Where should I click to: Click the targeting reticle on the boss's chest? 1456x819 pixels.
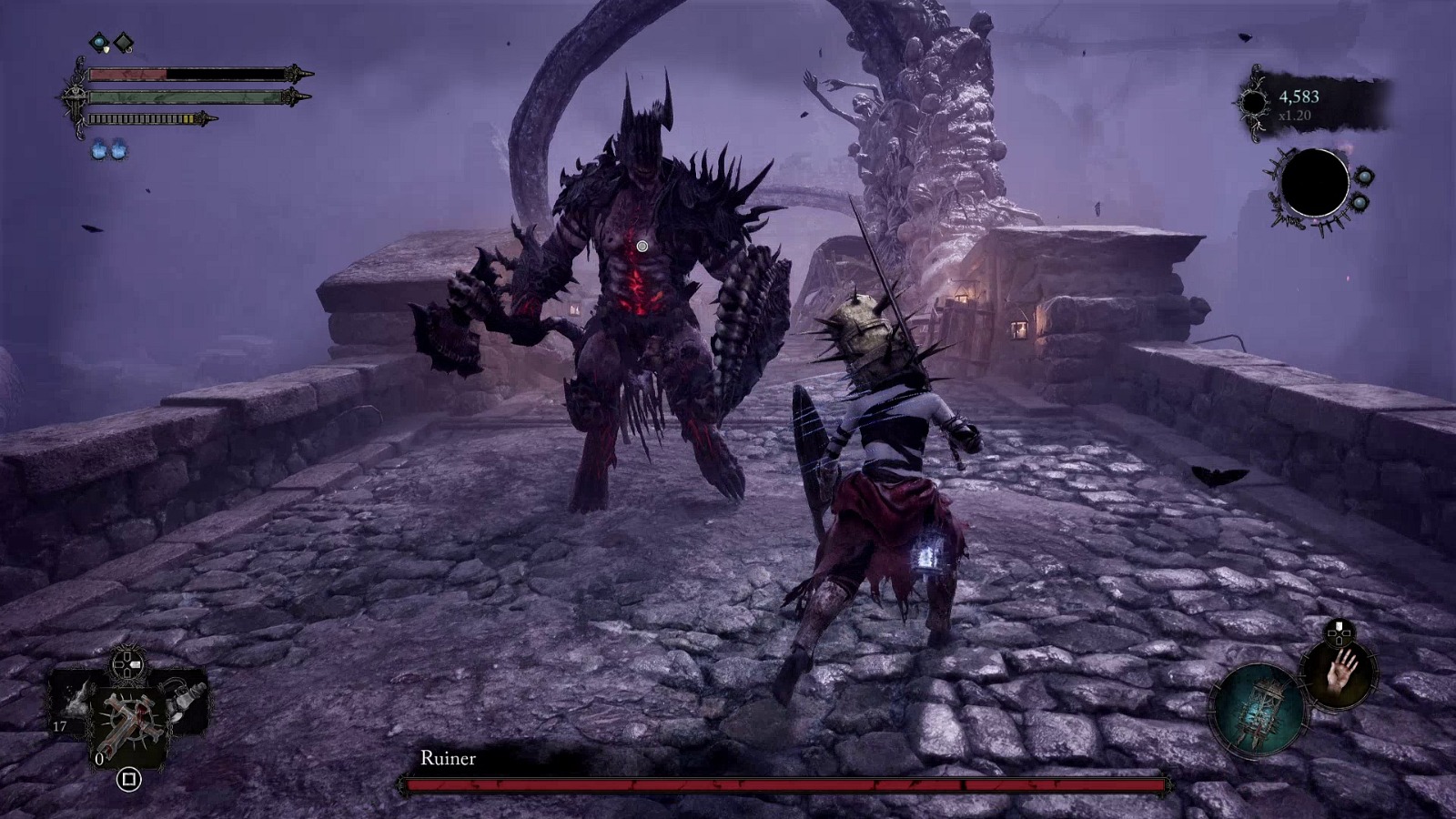click(643, 246)
